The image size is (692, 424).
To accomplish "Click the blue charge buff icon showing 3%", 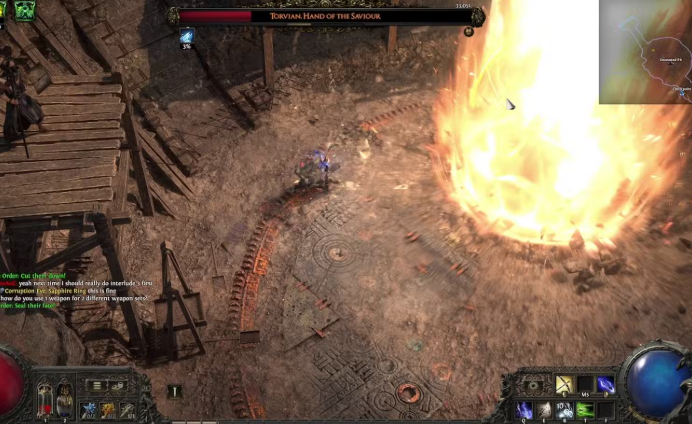I will [x=186, y=38].
